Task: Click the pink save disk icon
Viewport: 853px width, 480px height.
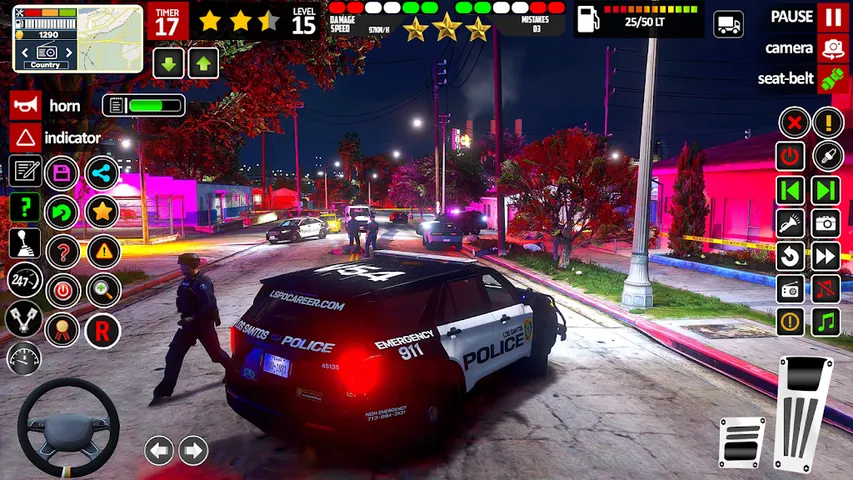Action: (62, 172)
